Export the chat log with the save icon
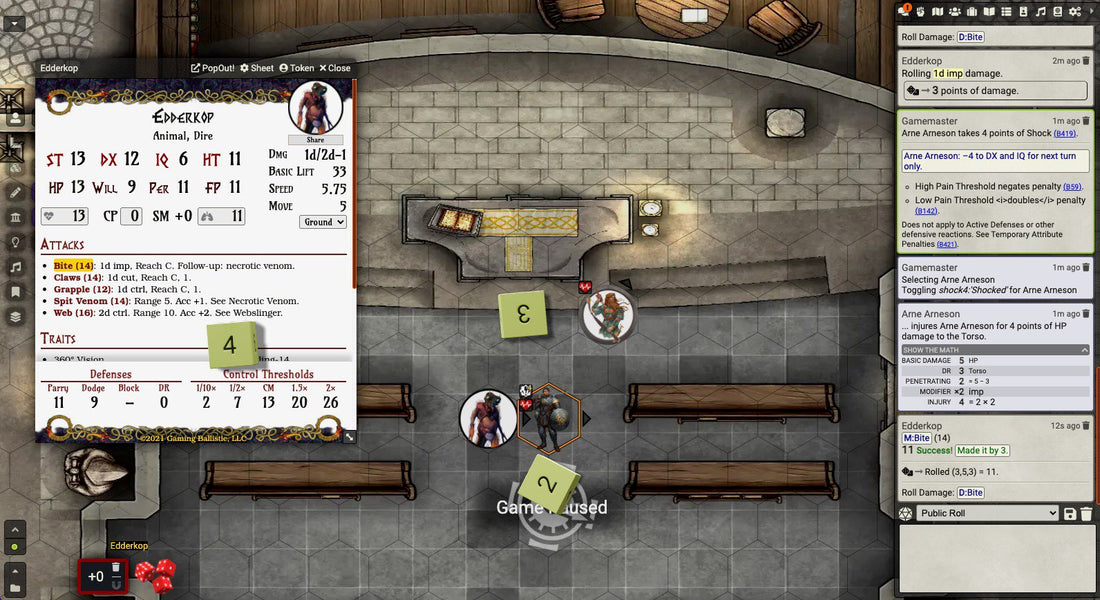1100x600 pixels. pos(1070,514)
